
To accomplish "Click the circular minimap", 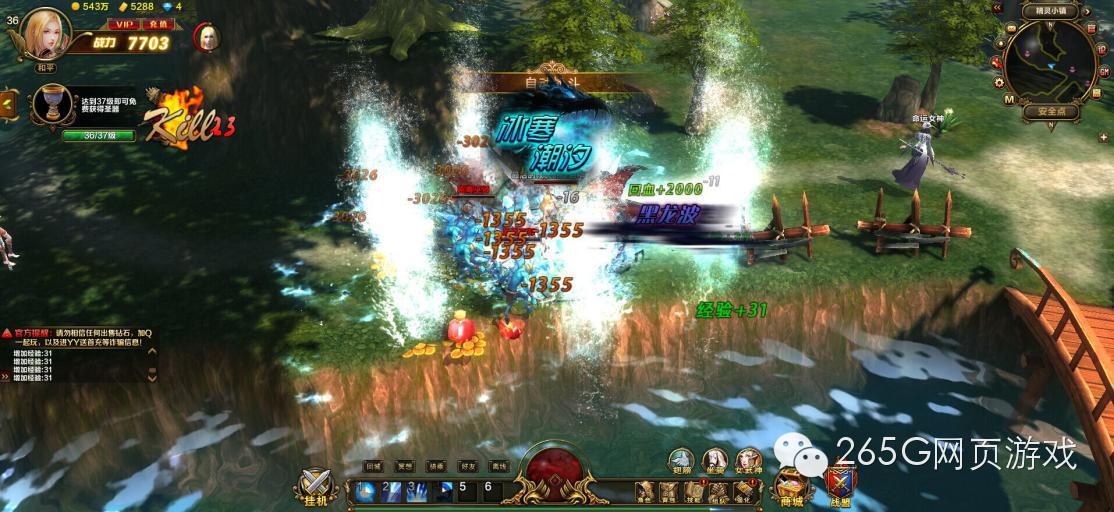I will pos(1049,60).
